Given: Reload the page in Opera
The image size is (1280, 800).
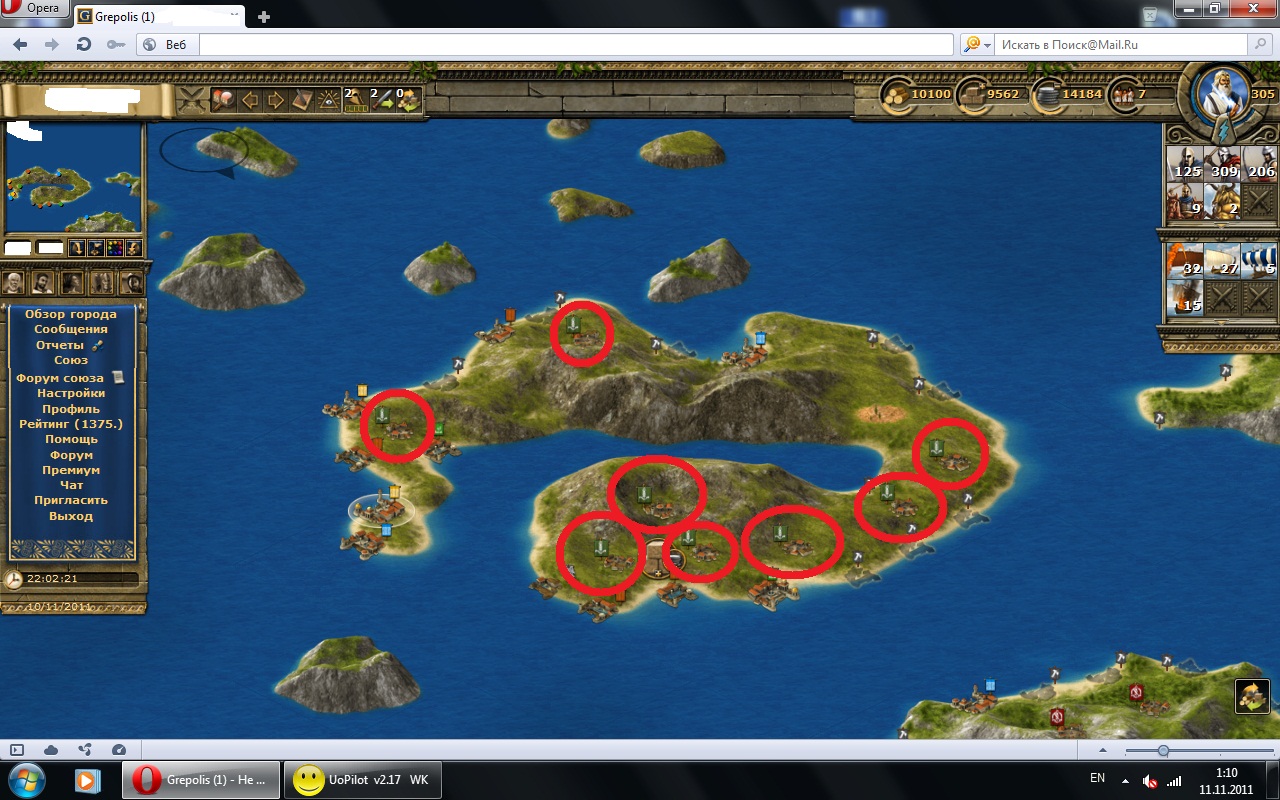Looking at the screenshot, I should pos(84,45).
